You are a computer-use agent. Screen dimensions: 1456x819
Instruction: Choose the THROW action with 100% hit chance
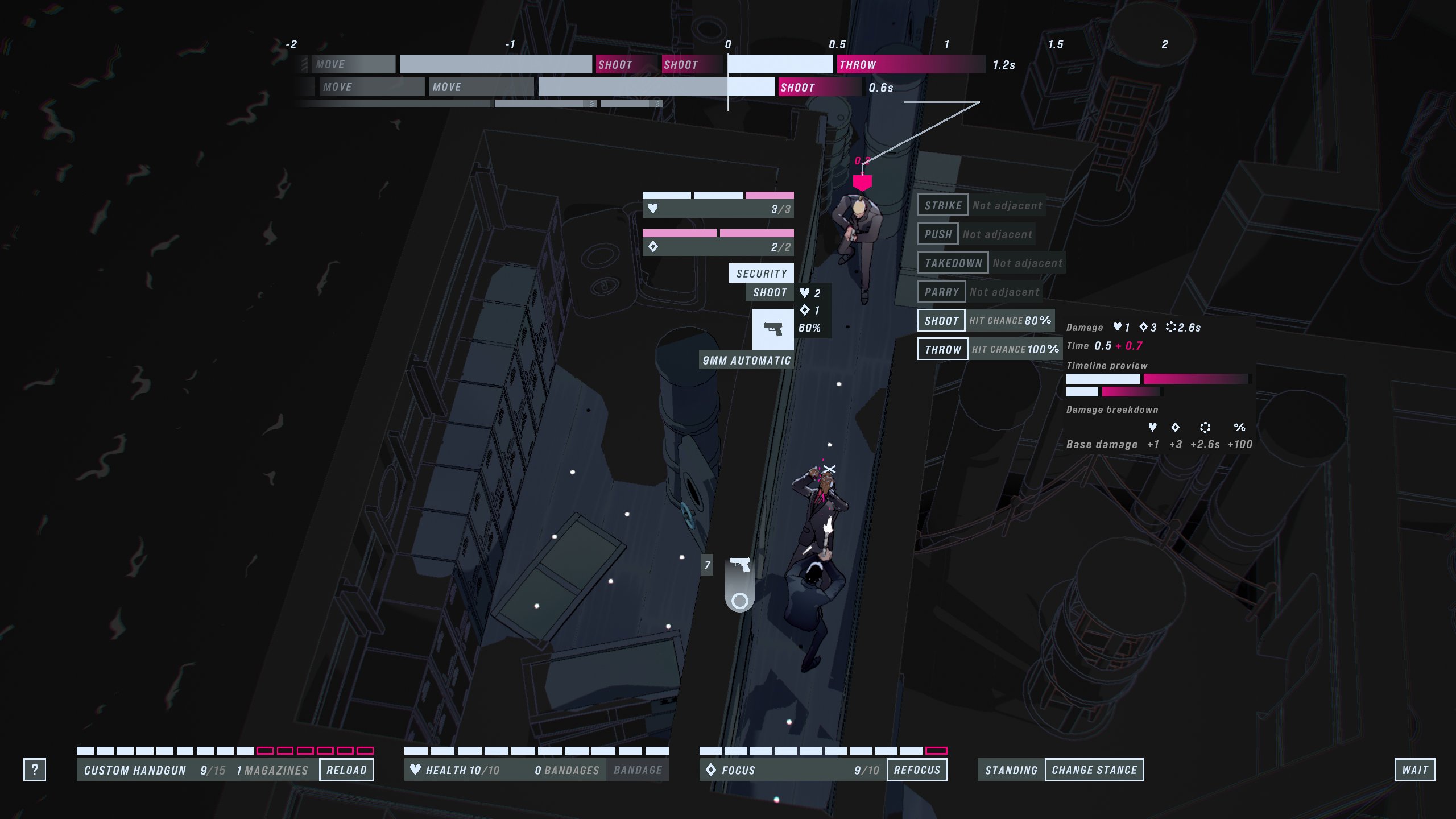point(942,349)
